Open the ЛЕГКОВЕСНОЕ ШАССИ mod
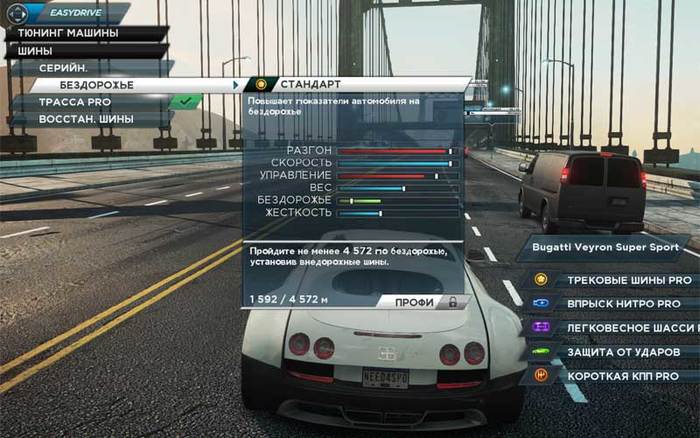 630,327
